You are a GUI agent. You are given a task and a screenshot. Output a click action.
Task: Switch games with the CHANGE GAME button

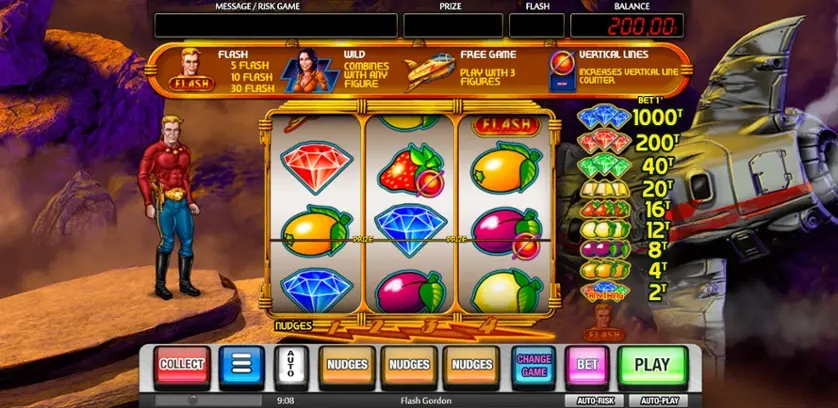(533, 365)
